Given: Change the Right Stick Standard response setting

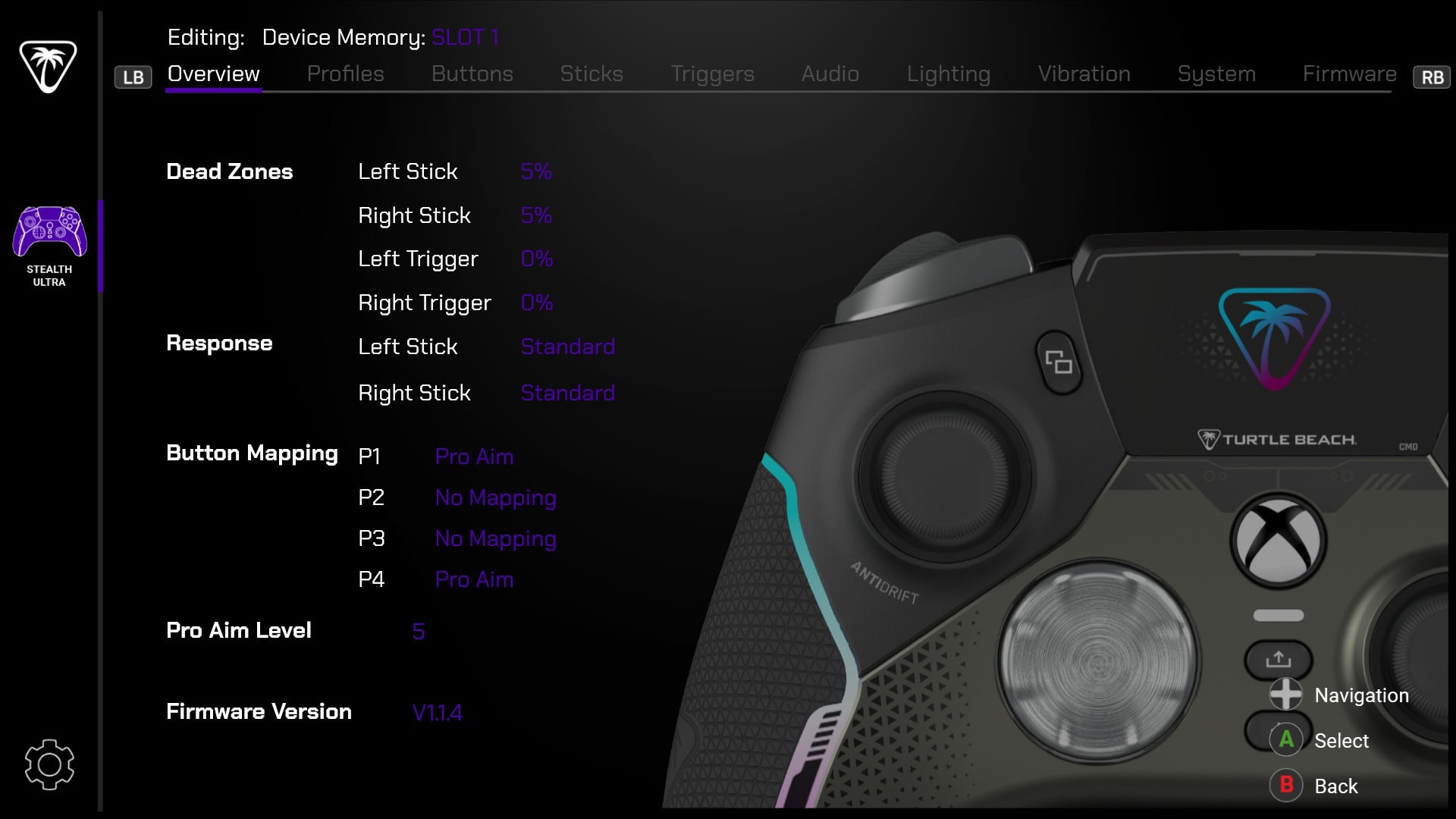Looking at the screenshot, I should click(x=567, y=393).
